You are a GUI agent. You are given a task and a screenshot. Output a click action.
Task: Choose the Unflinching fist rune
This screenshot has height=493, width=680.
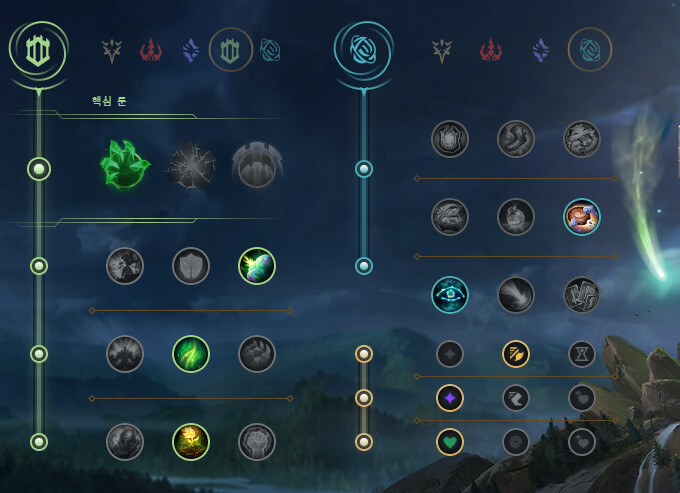coord(257,442)
